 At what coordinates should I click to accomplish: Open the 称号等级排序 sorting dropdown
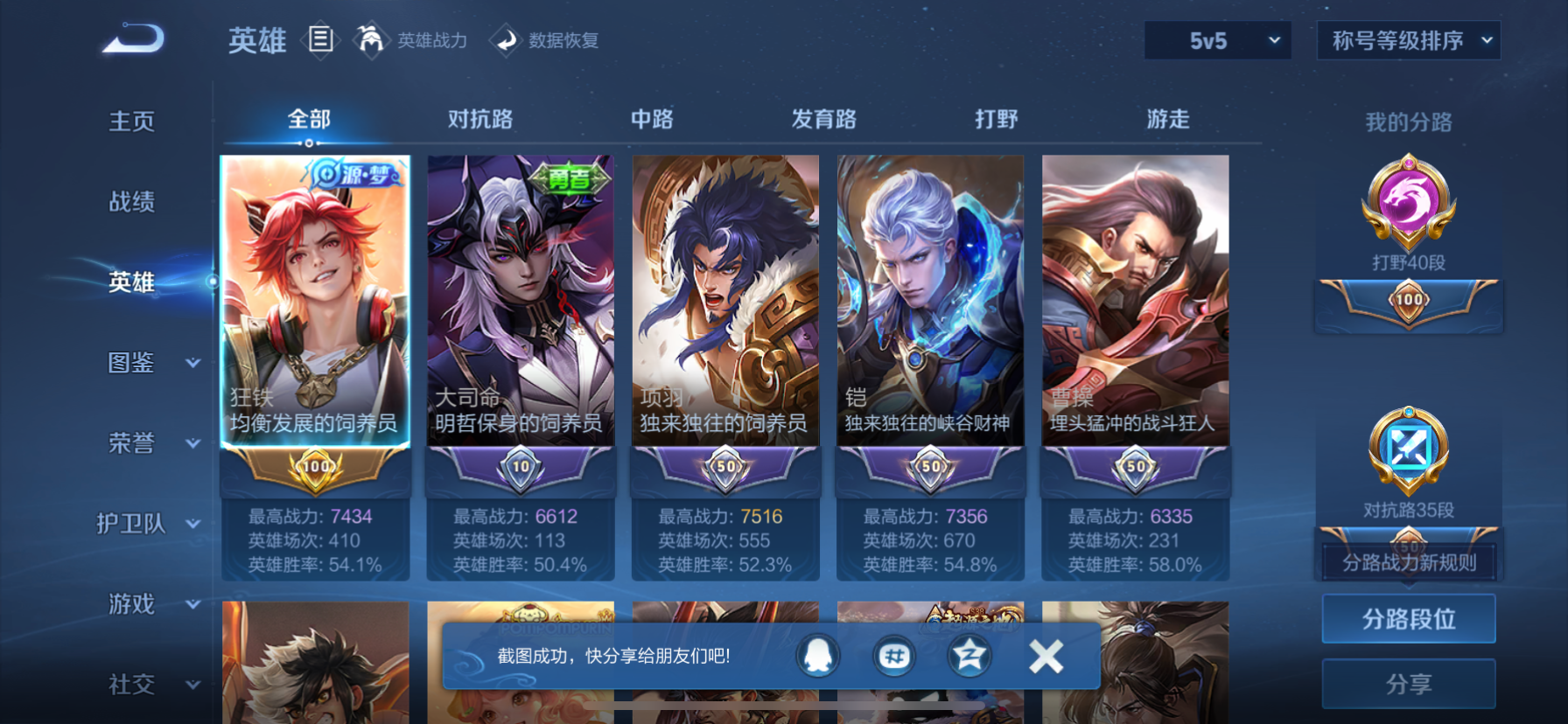point(1408,39)
